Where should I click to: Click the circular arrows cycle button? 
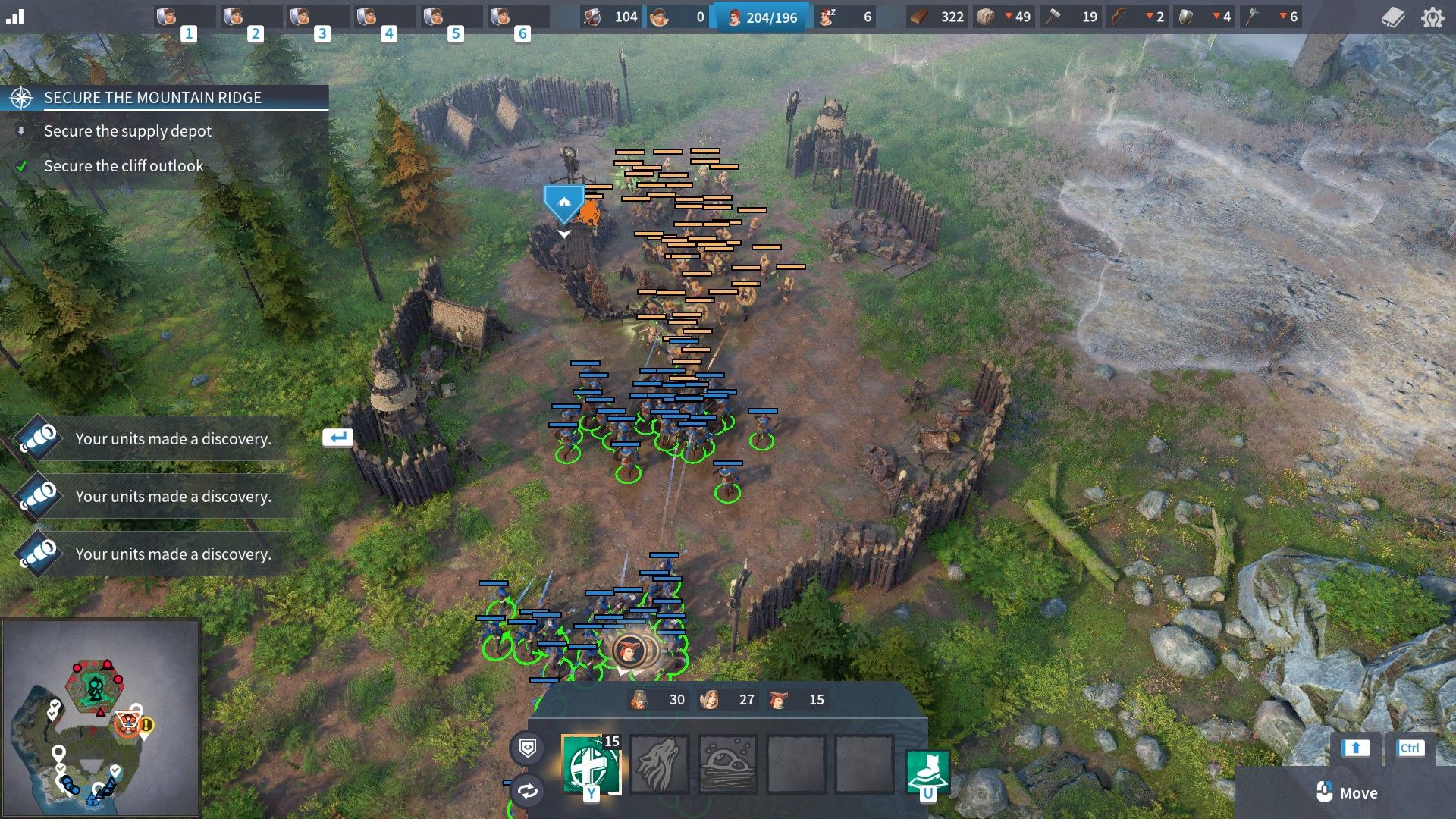pos(528,791)
